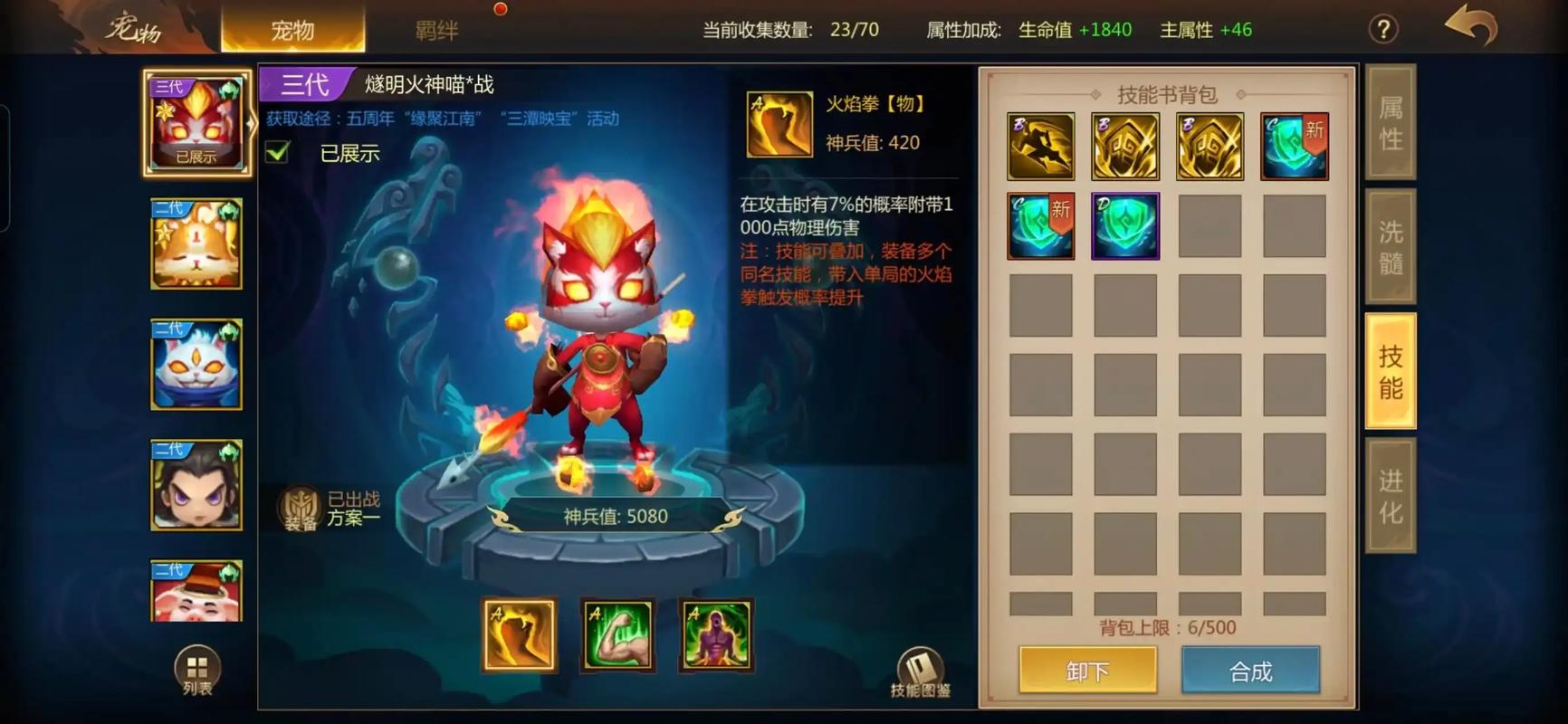This screenshot has height=724, width=1568.
Task: Select the green shield skill book marked 新
Action: click(1294, 145)
